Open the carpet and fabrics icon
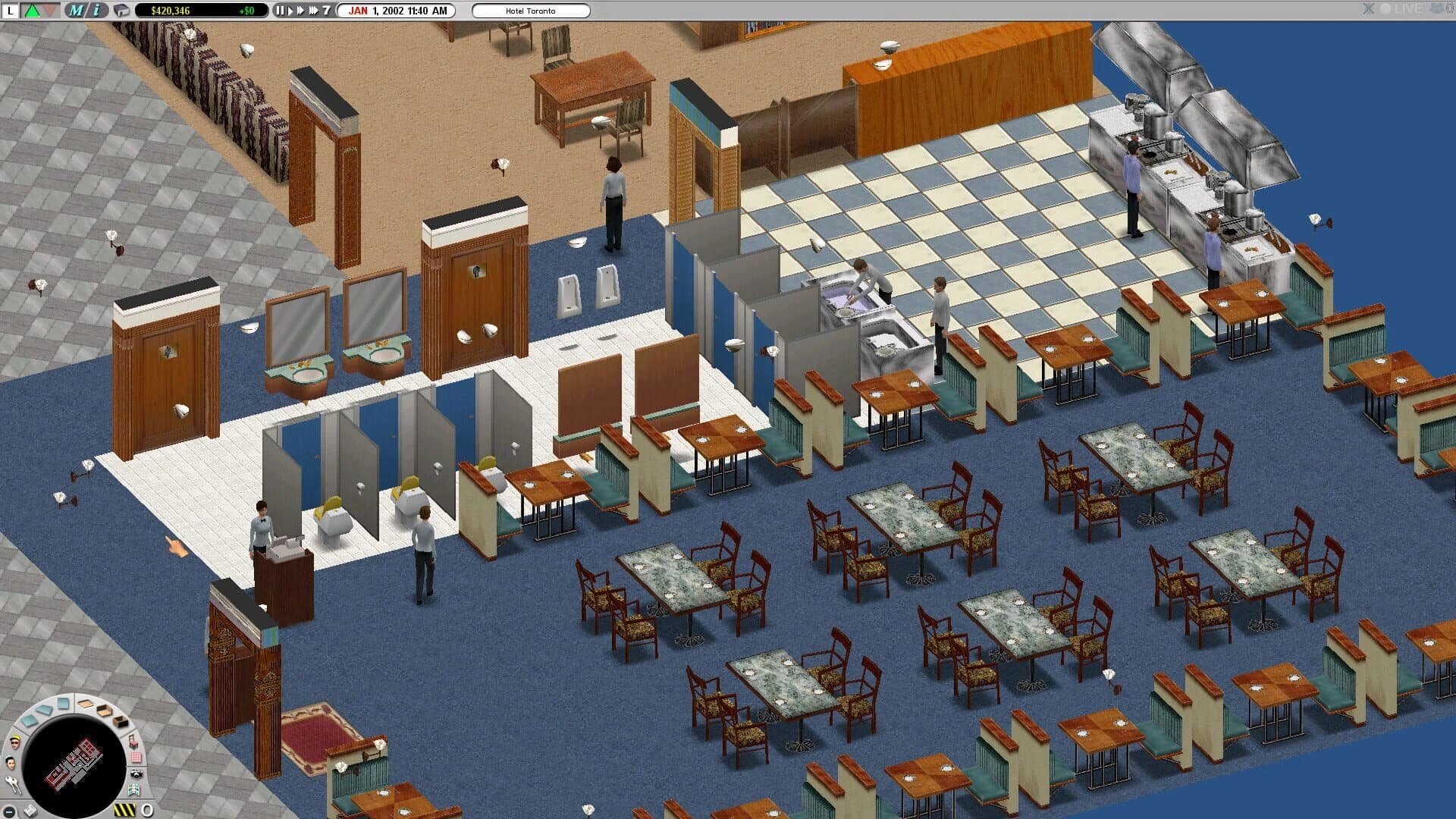Viewport: 1456px width, 819px height. click(x=136, y=758)
